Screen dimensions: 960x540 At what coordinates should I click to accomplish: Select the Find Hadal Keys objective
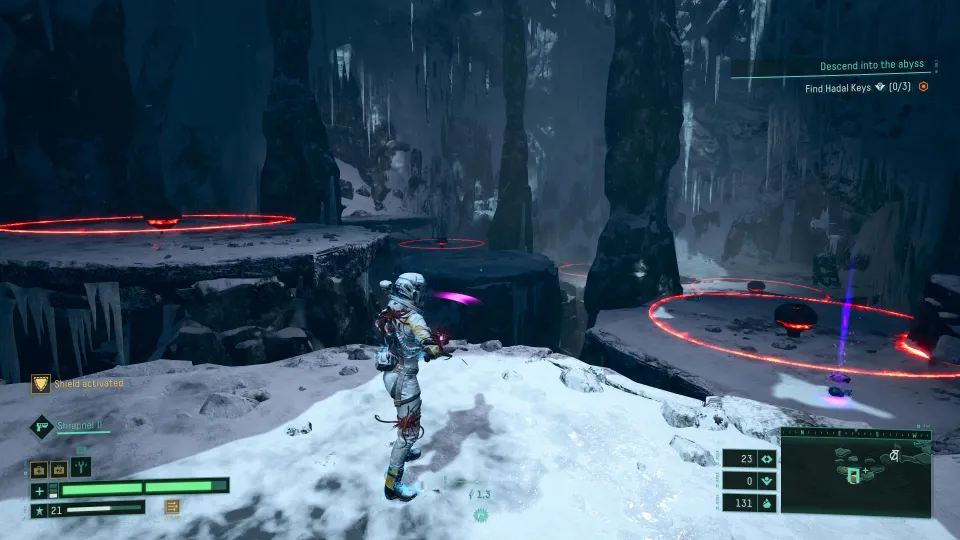click(x=860, y=88)
